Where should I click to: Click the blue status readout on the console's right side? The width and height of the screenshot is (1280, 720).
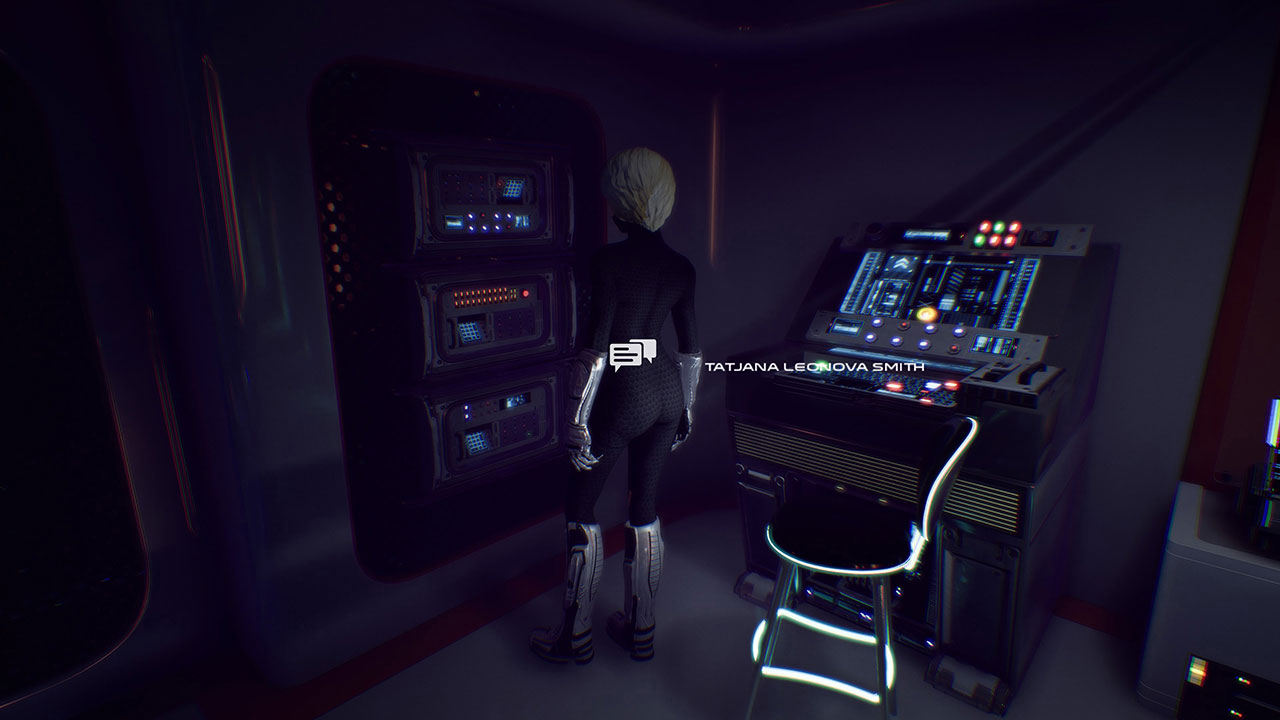pyautogui.click(x=991, y=342)
